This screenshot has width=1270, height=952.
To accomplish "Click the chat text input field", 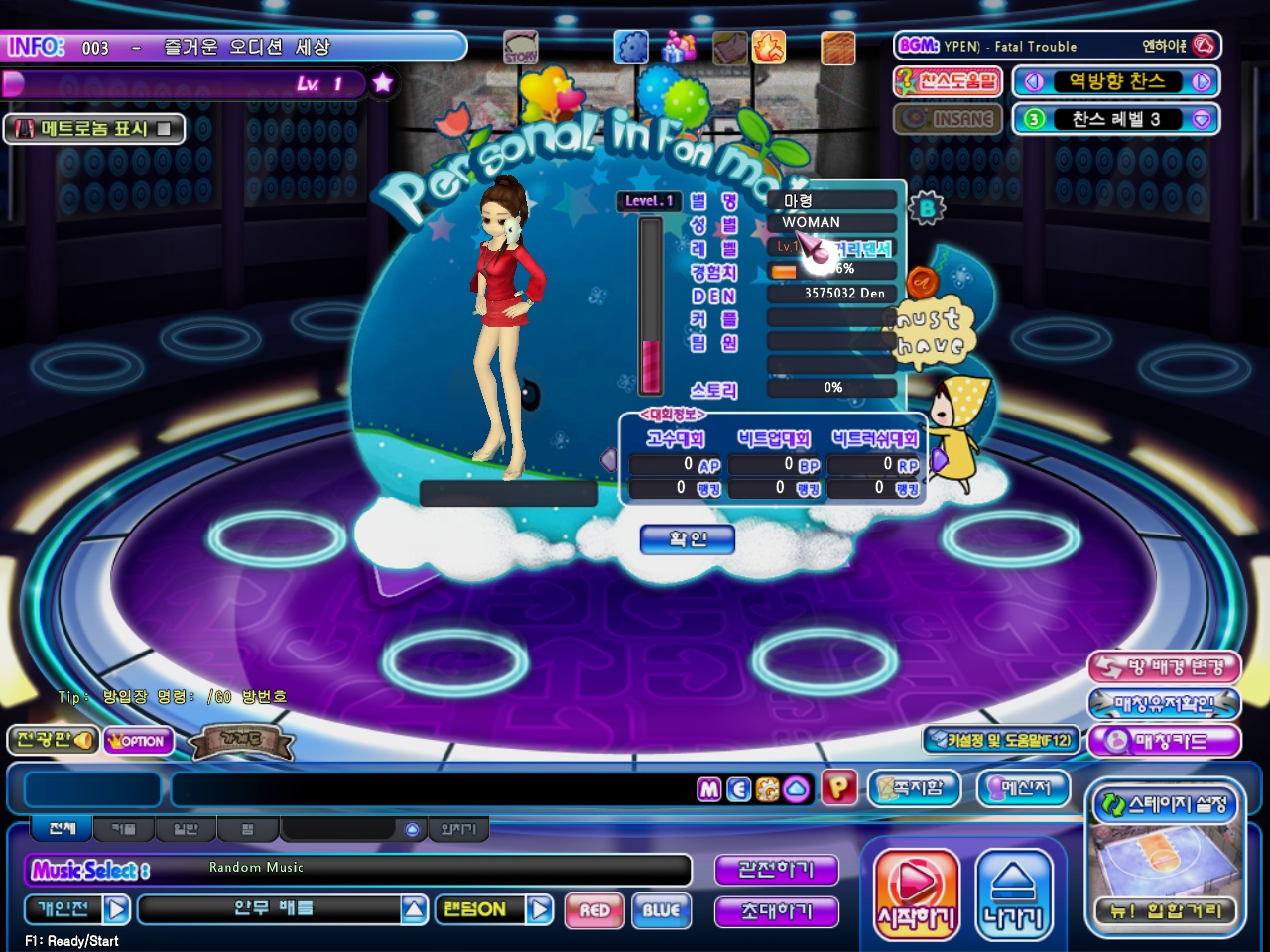I will point(432,789).
